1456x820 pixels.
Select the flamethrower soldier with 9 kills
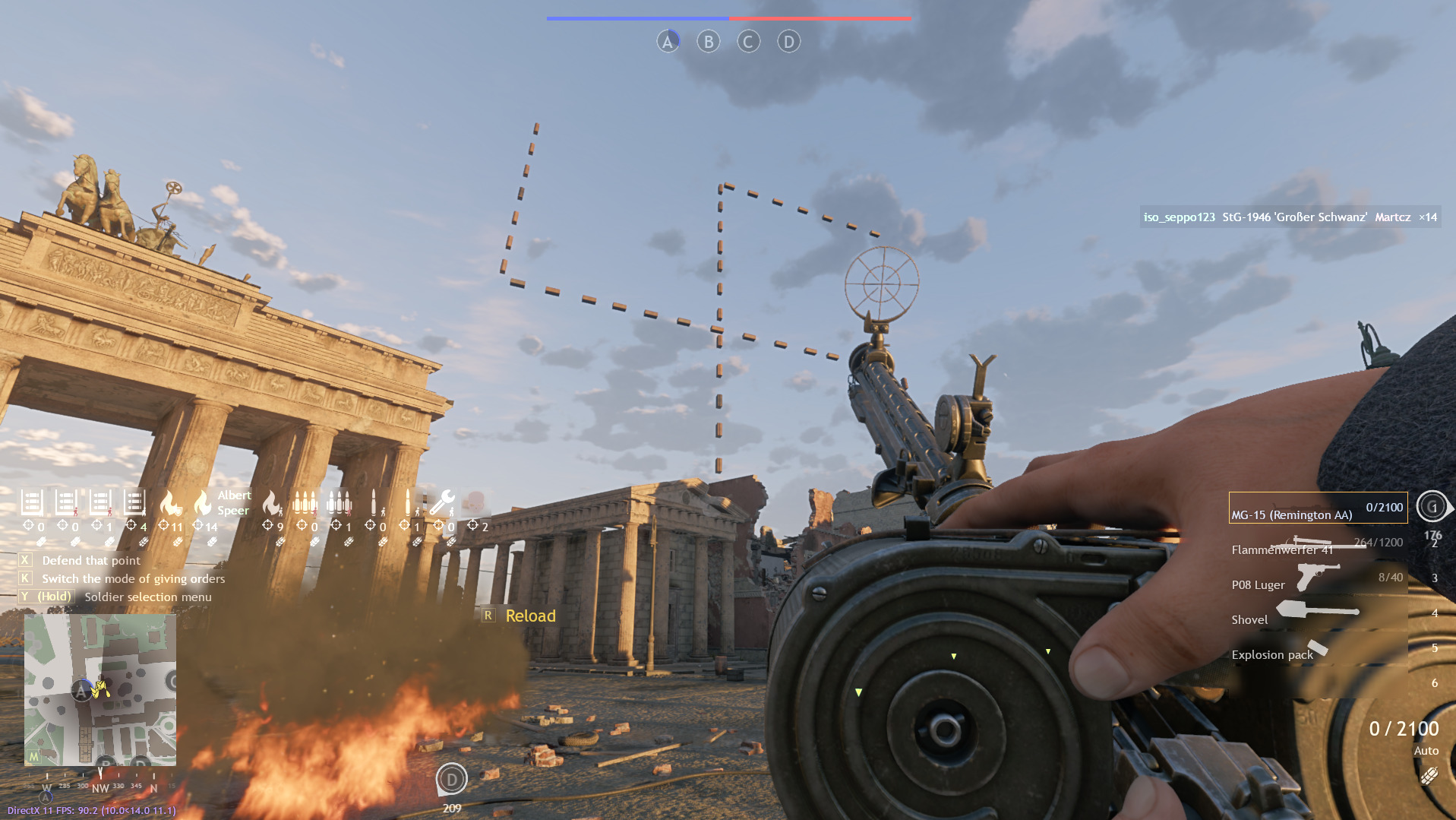pyautogui.click(x=271, y=502)
